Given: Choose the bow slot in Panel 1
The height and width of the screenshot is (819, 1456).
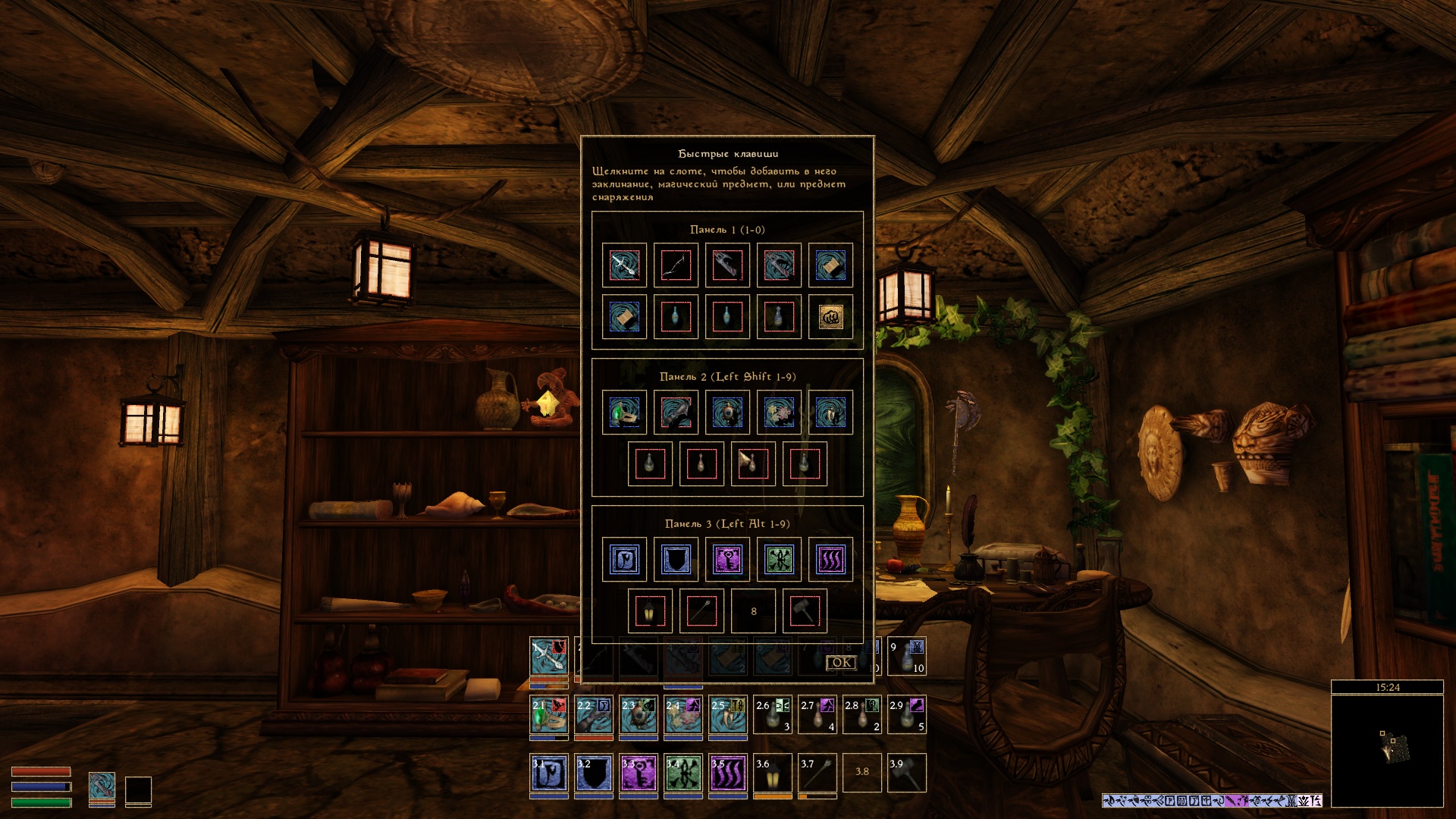Looking at the screenshot, I should [x=676, y=265].
